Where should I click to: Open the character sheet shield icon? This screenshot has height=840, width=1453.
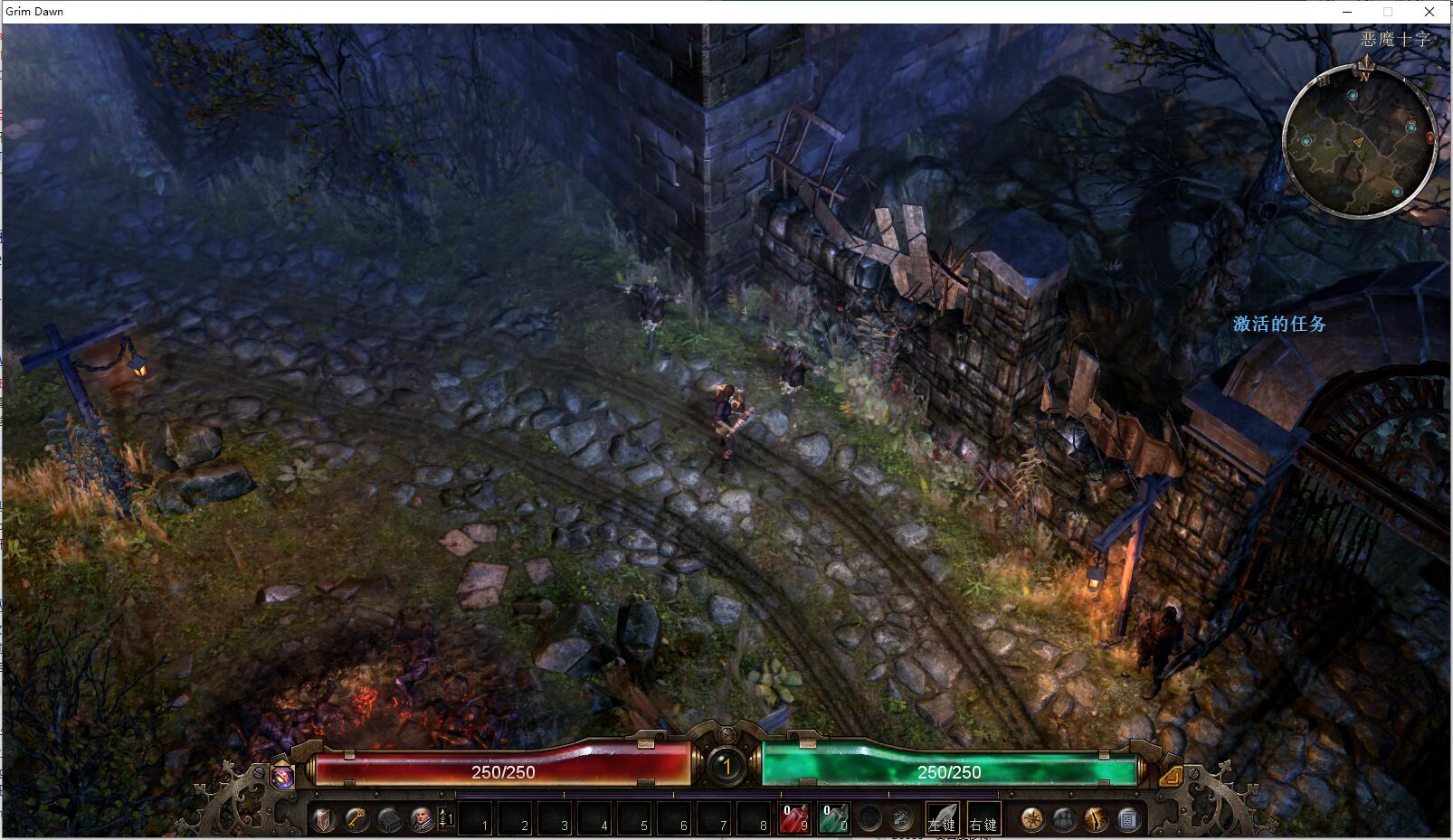click(x=324, y=819)
